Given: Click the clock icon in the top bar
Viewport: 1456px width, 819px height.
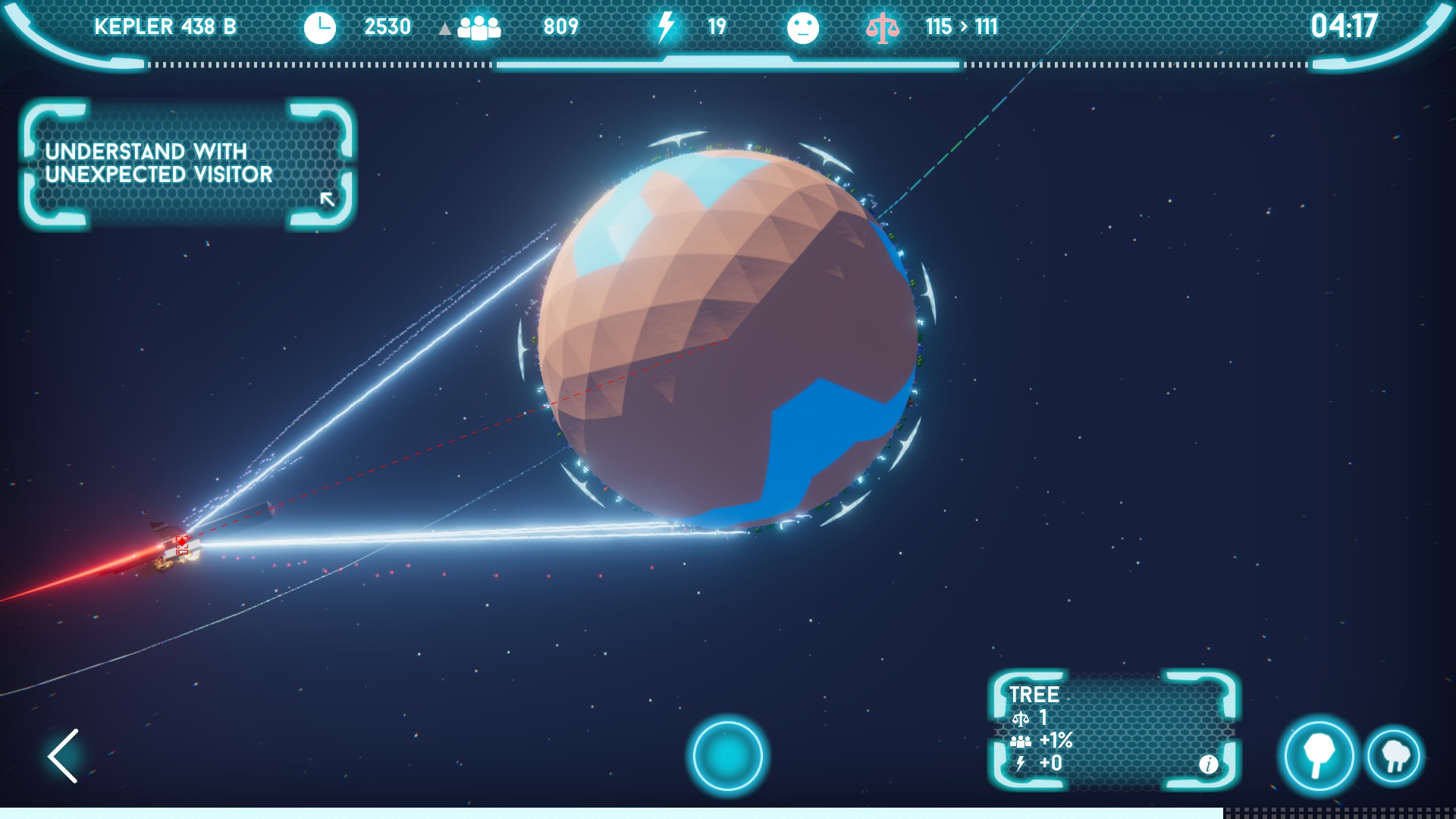Looking at the screenshot, I should [x=320, y=27].
